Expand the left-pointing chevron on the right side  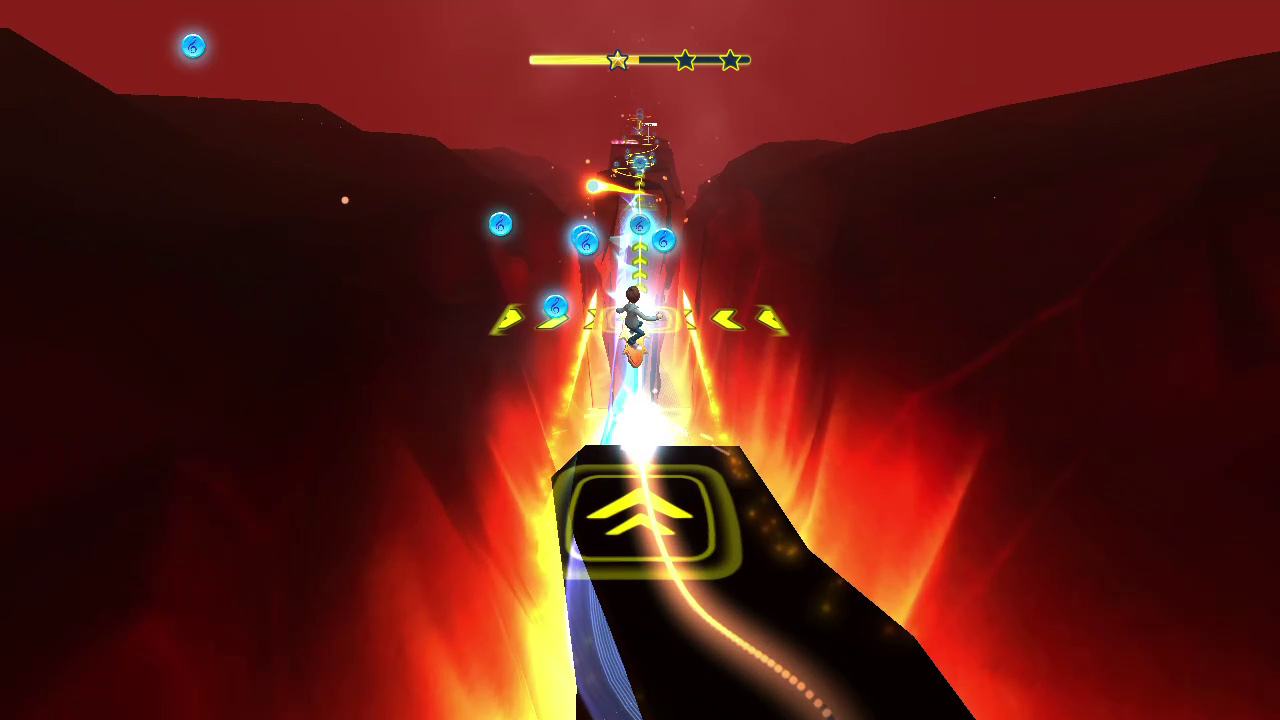(727, 321)
